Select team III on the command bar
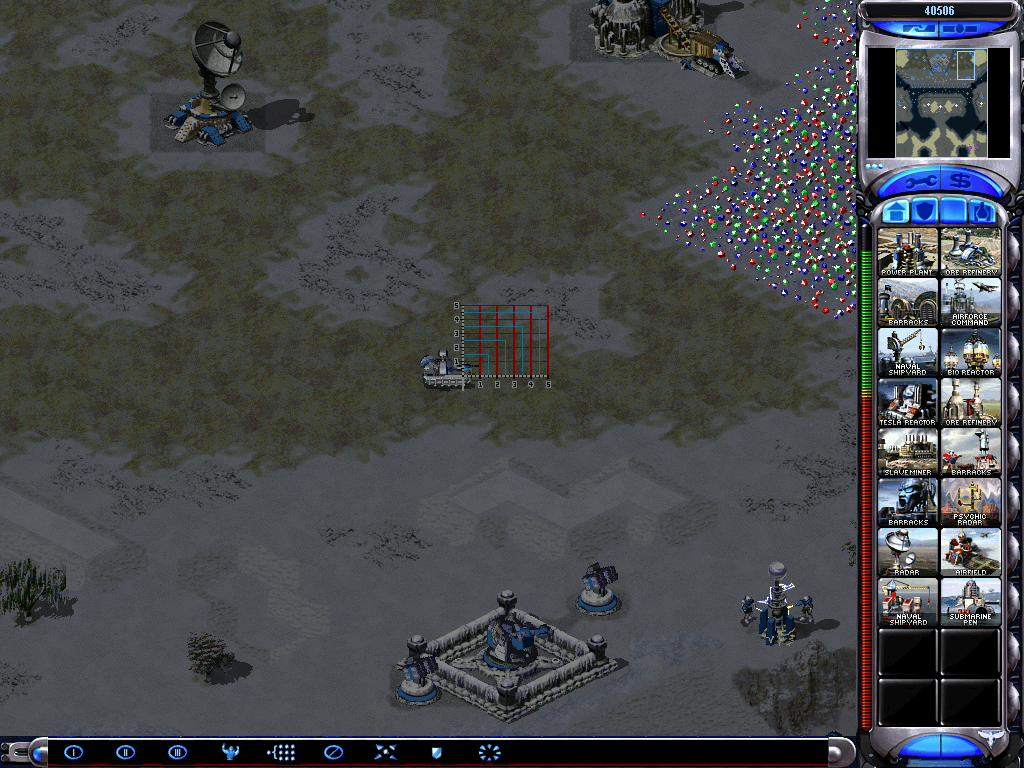 (177, 752)
